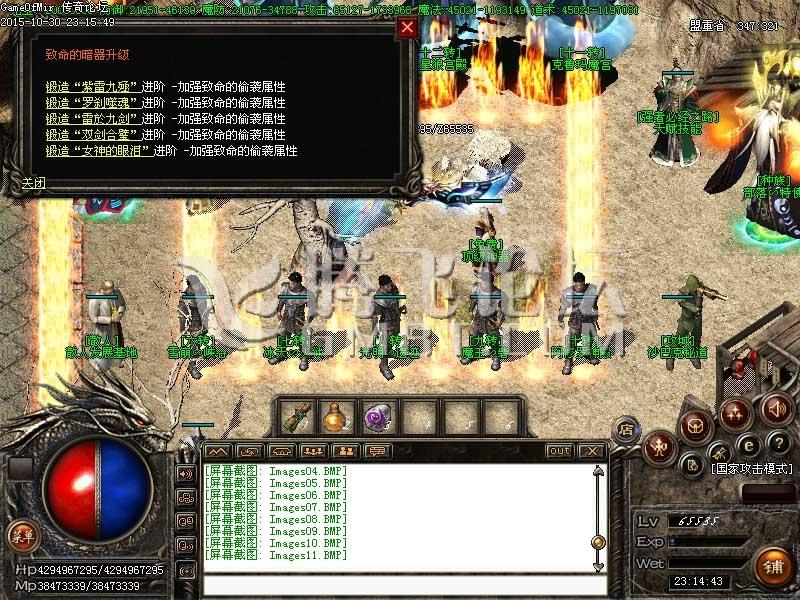The height and width of the screenshot is (600, 800).
Task: Pick the 锻造“雷於九剑” forging option
Action: 93,119
